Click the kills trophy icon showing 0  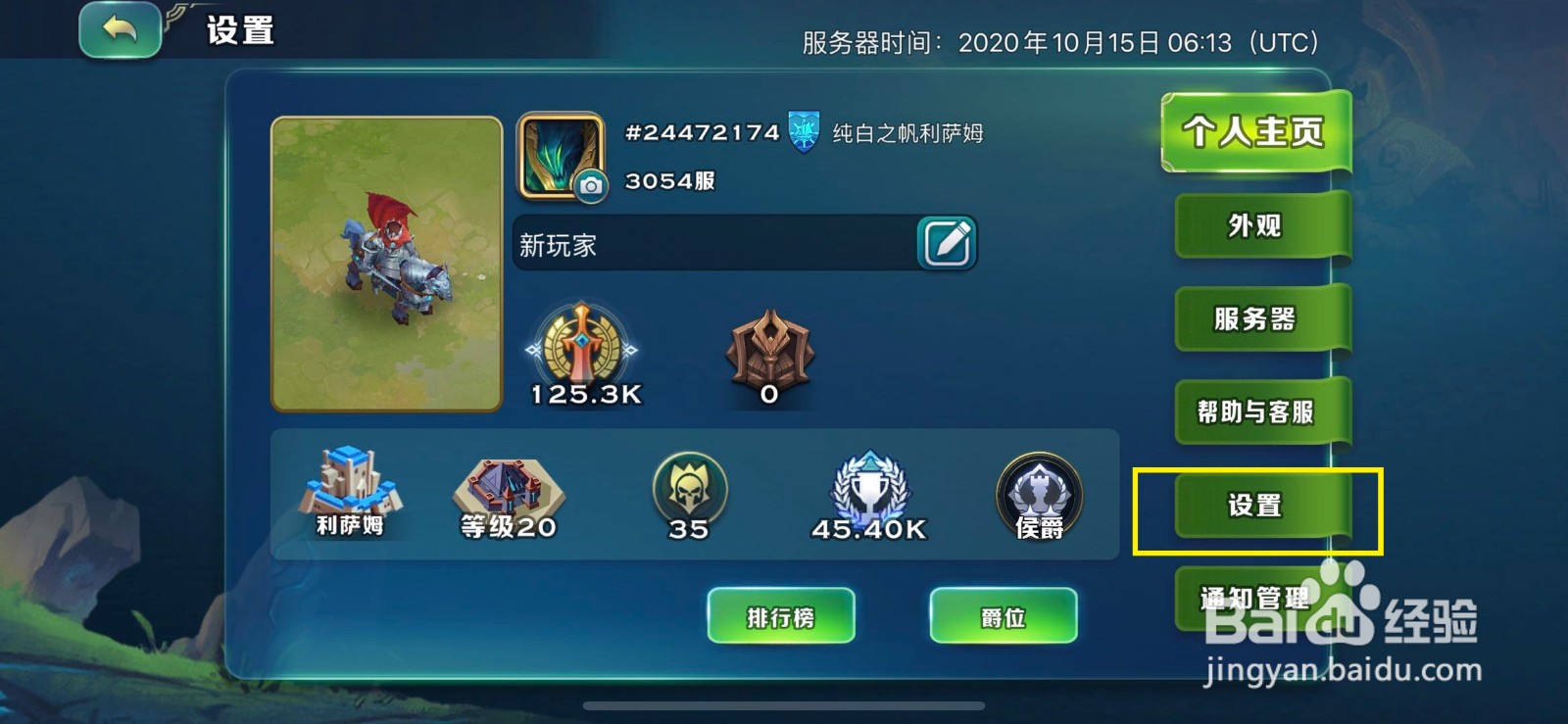coord(769,348)
